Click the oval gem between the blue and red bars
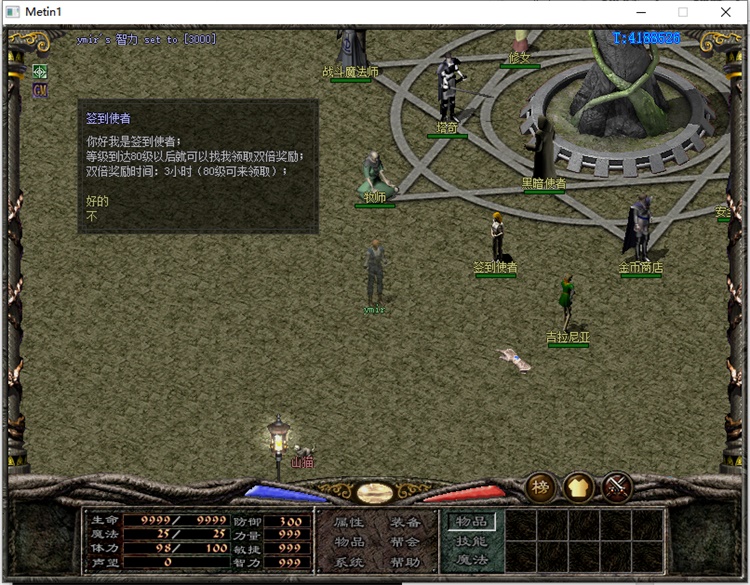This screenshot has height=585, width=750. click(374, 493)
